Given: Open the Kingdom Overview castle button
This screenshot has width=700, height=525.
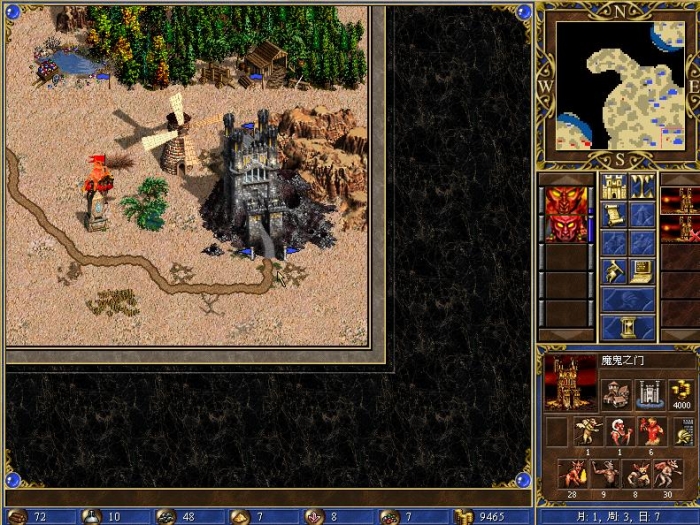Looking at the screenshot, I should (613, 186).
